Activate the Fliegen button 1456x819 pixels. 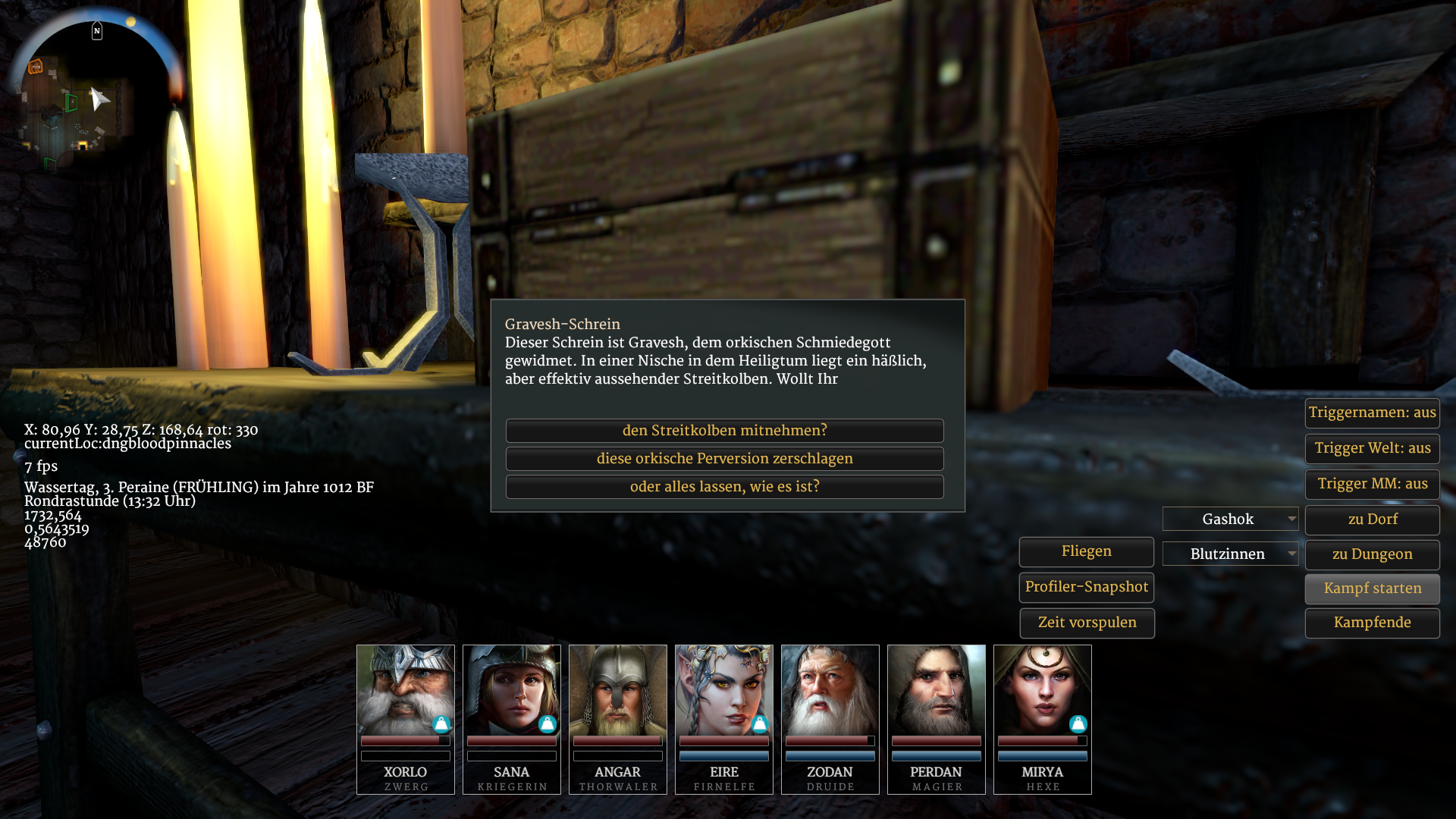click(1086, 551)
